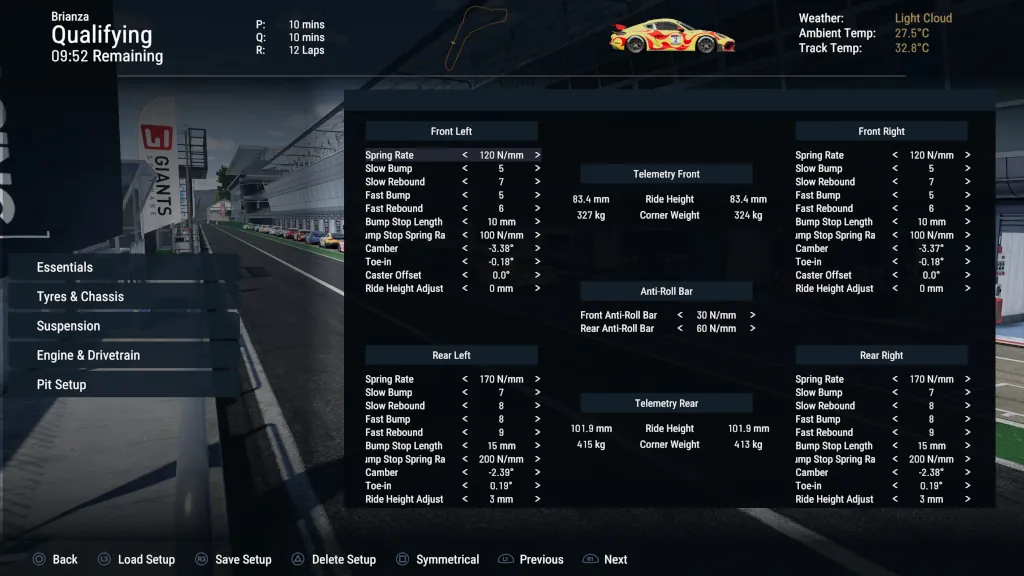Screen dimensions: 1024x576
Task: Raise the Front Anti-Roll Bar stiffness
Action: 752,315
